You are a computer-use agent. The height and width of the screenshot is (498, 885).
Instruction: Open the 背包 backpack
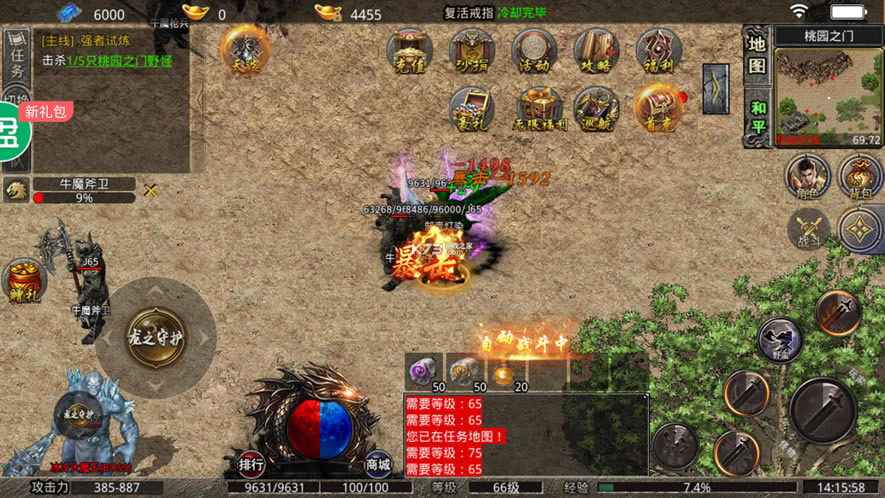pyautogui.click(x=860, y=178)
